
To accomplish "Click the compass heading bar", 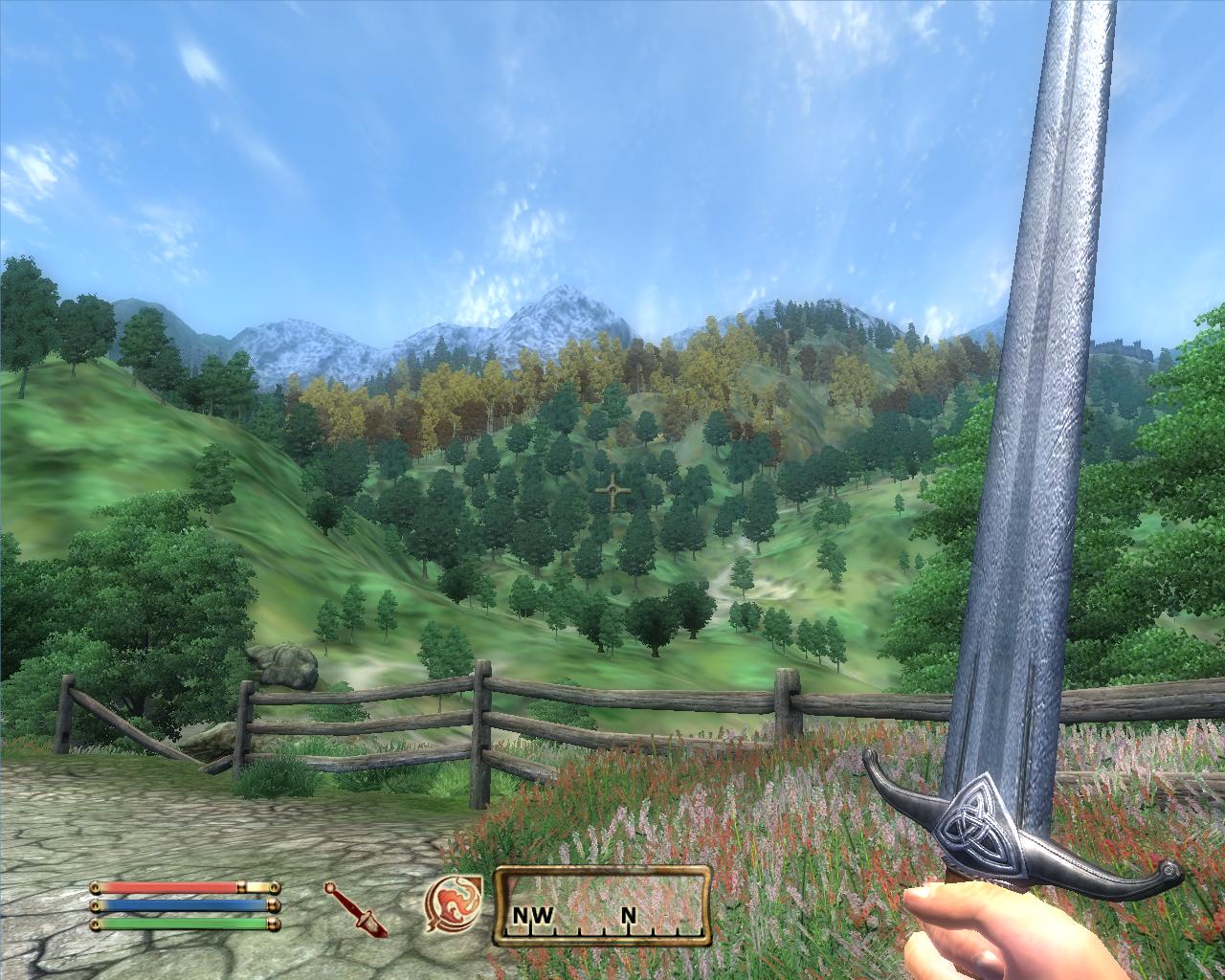I will (602, 905).
